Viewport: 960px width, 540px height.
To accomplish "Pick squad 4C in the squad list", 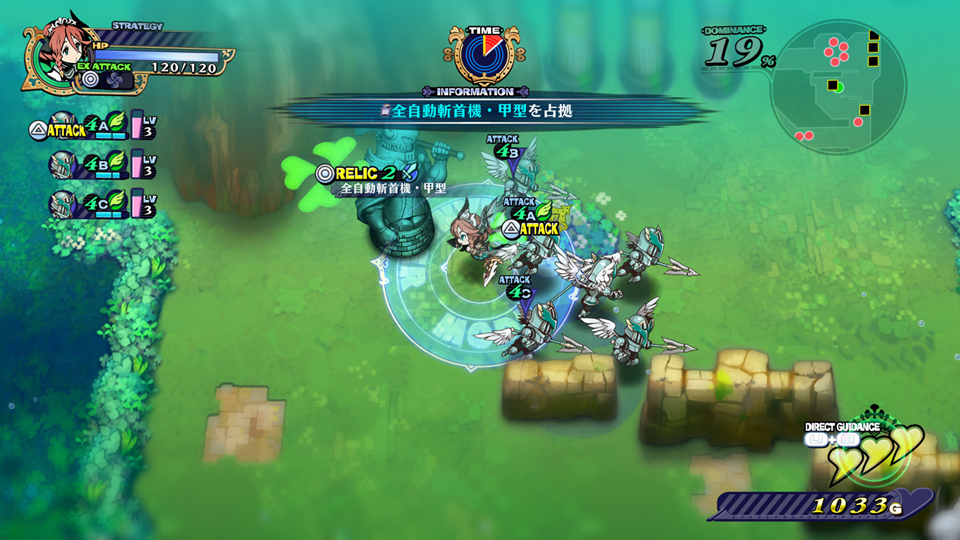I will pyautogui.click(x=92, y=203).
